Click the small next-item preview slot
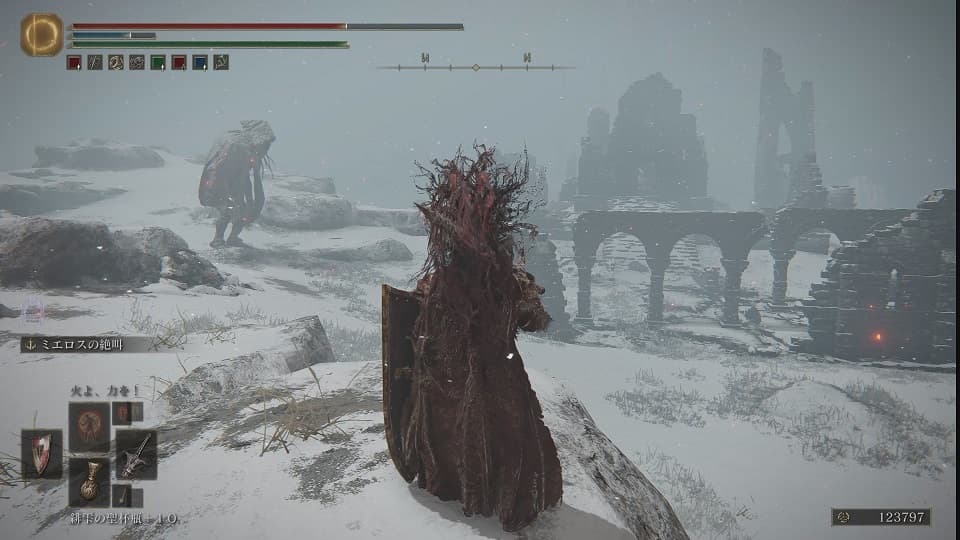The image size is (960, 540). point(123,496)
